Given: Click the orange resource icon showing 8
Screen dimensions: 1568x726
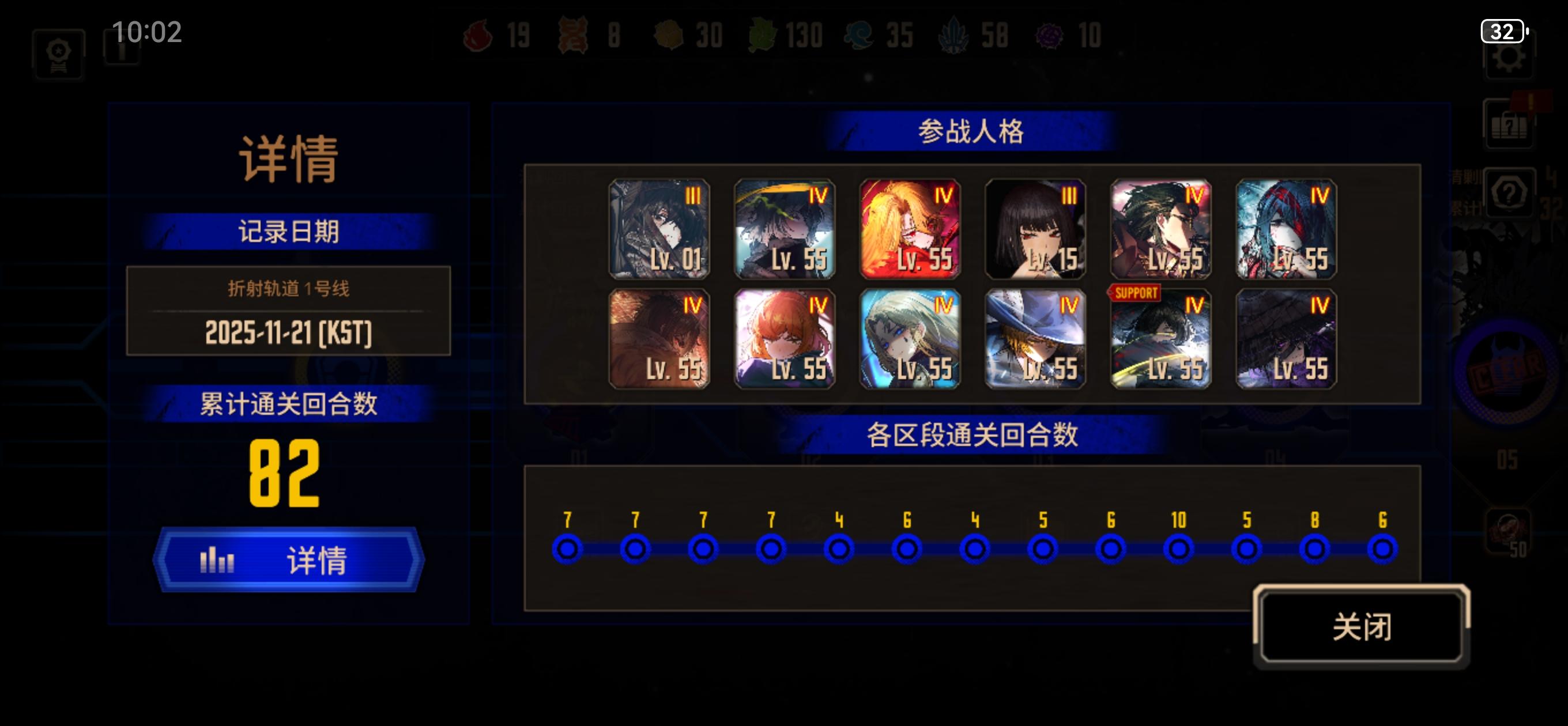Looking at the screenshot, I should pos(572,35).
